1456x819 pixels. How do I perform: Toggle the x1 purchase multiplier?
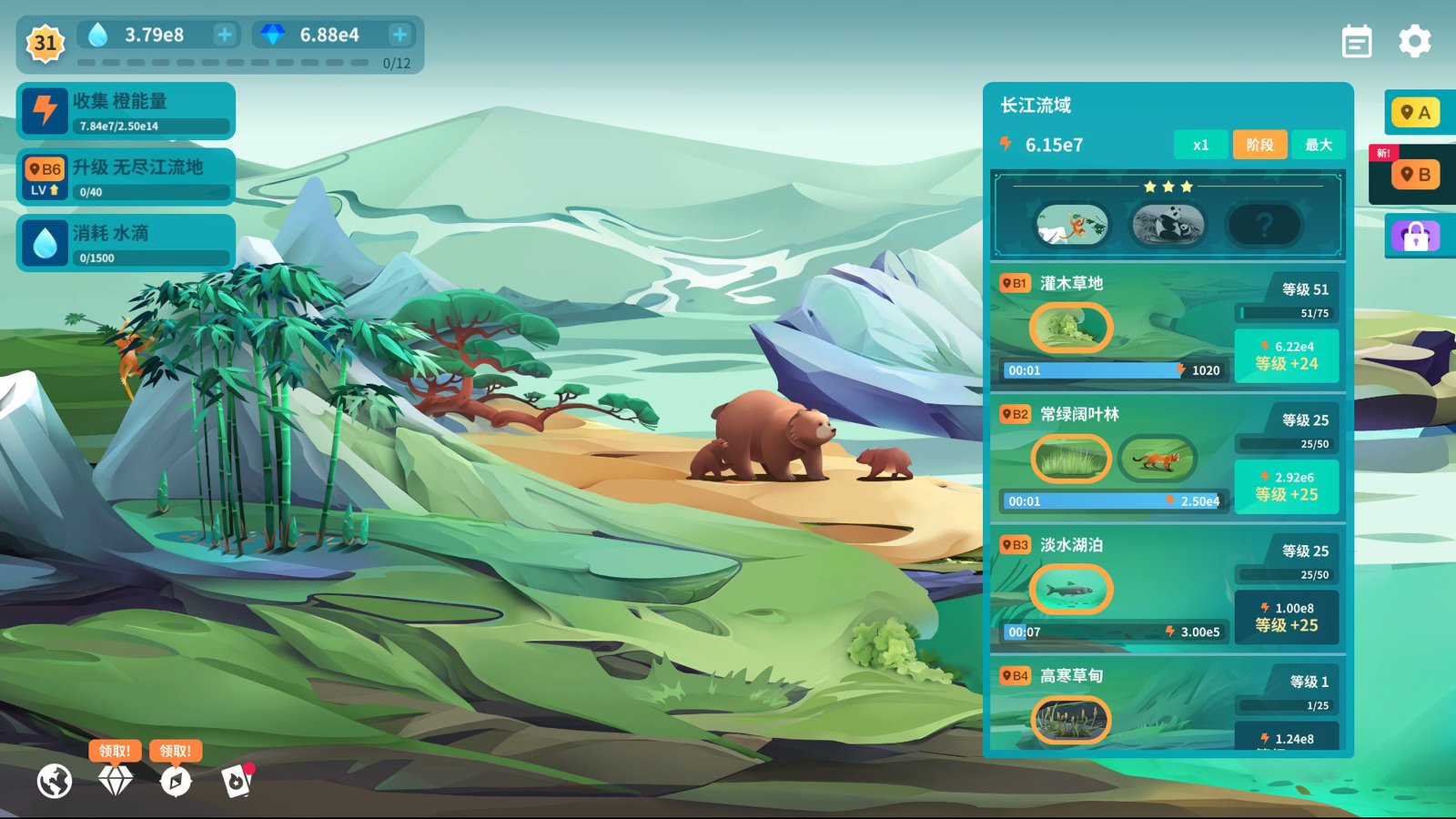[1200, 144]
